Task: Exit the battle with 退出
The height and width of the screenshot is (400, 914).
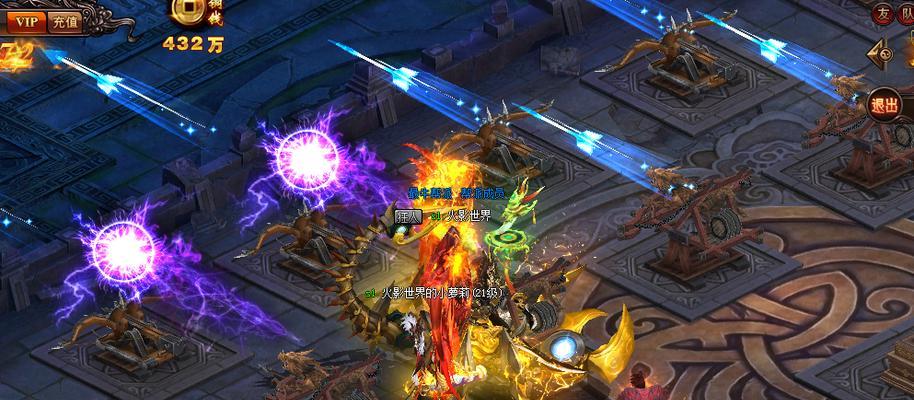Action: pos(885,106)
